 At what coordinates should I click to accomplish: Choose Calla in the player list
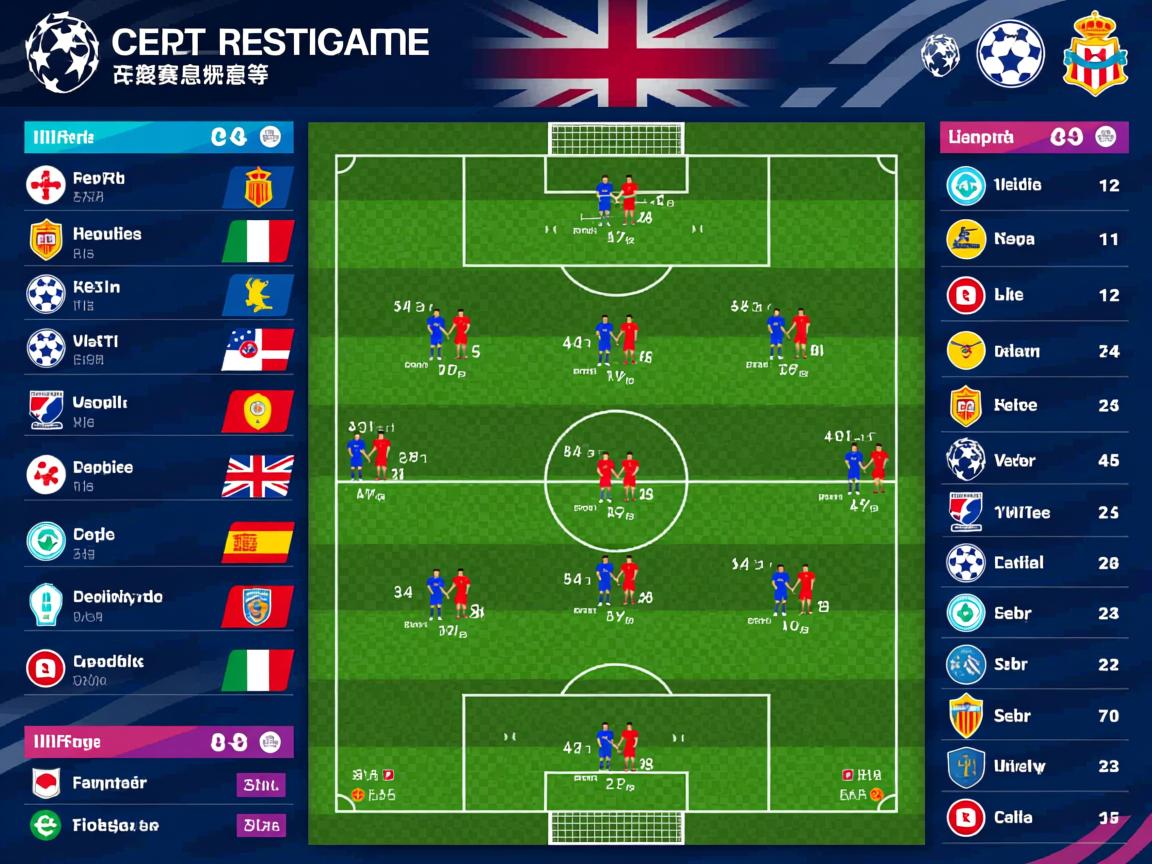coord(1034,818)
